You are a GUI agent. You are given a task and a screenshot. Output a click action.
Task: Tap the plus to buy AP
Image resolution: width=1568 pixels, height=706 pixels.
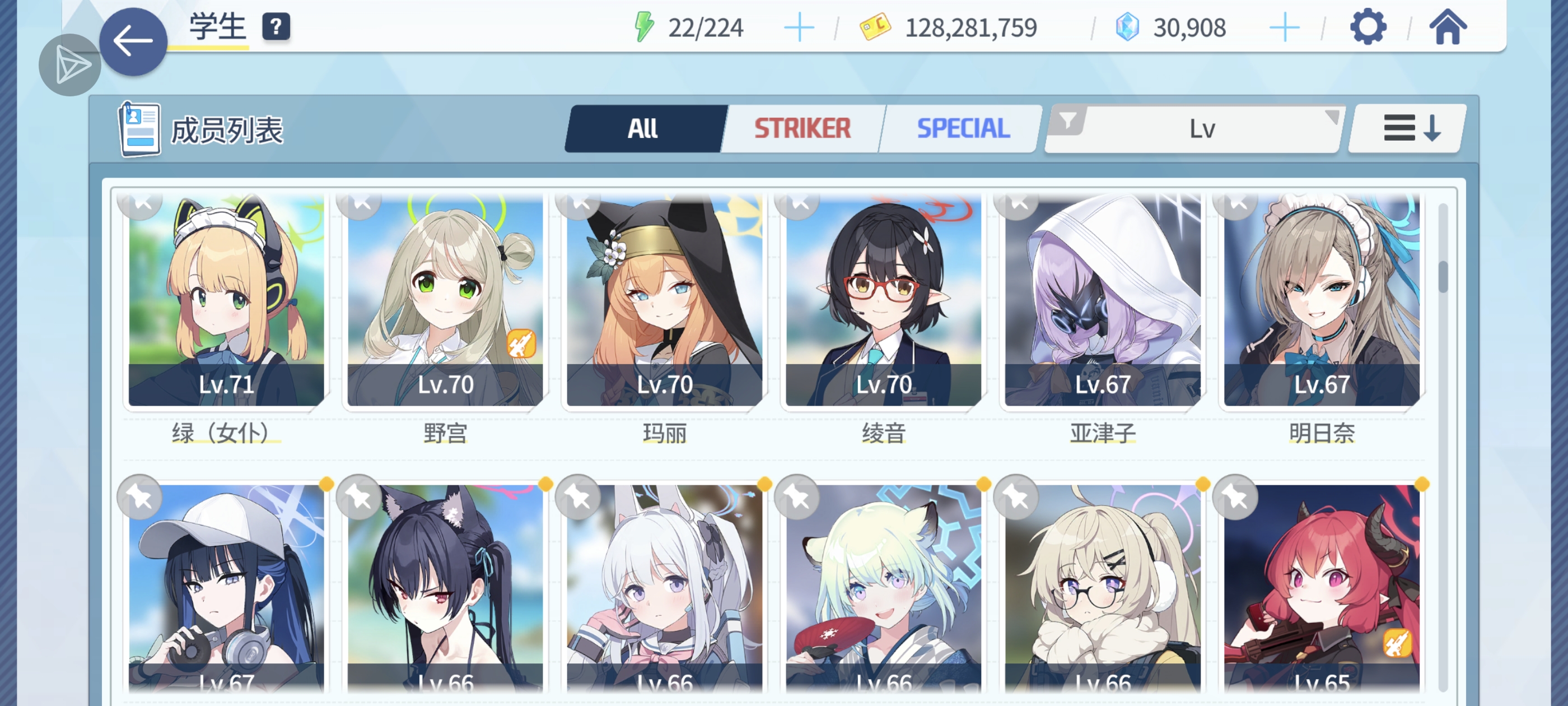[800, 26]
